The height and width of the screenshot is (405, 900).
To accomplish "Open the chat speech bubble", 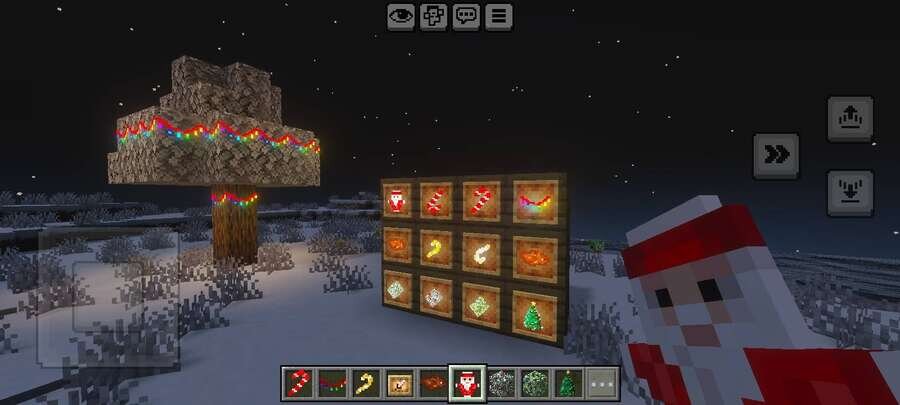I will (466, 16).
